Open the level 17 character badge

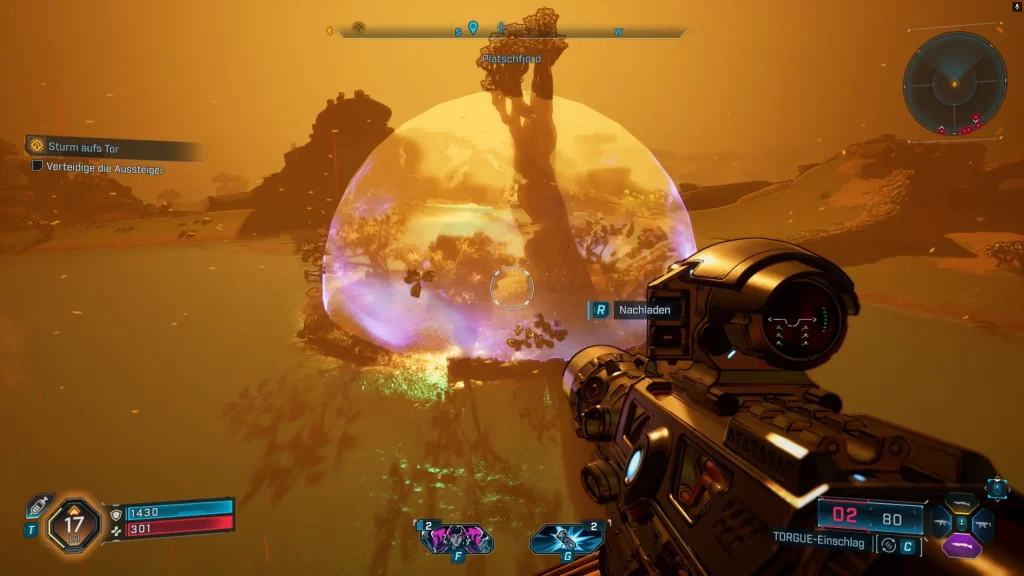[74, 521]
